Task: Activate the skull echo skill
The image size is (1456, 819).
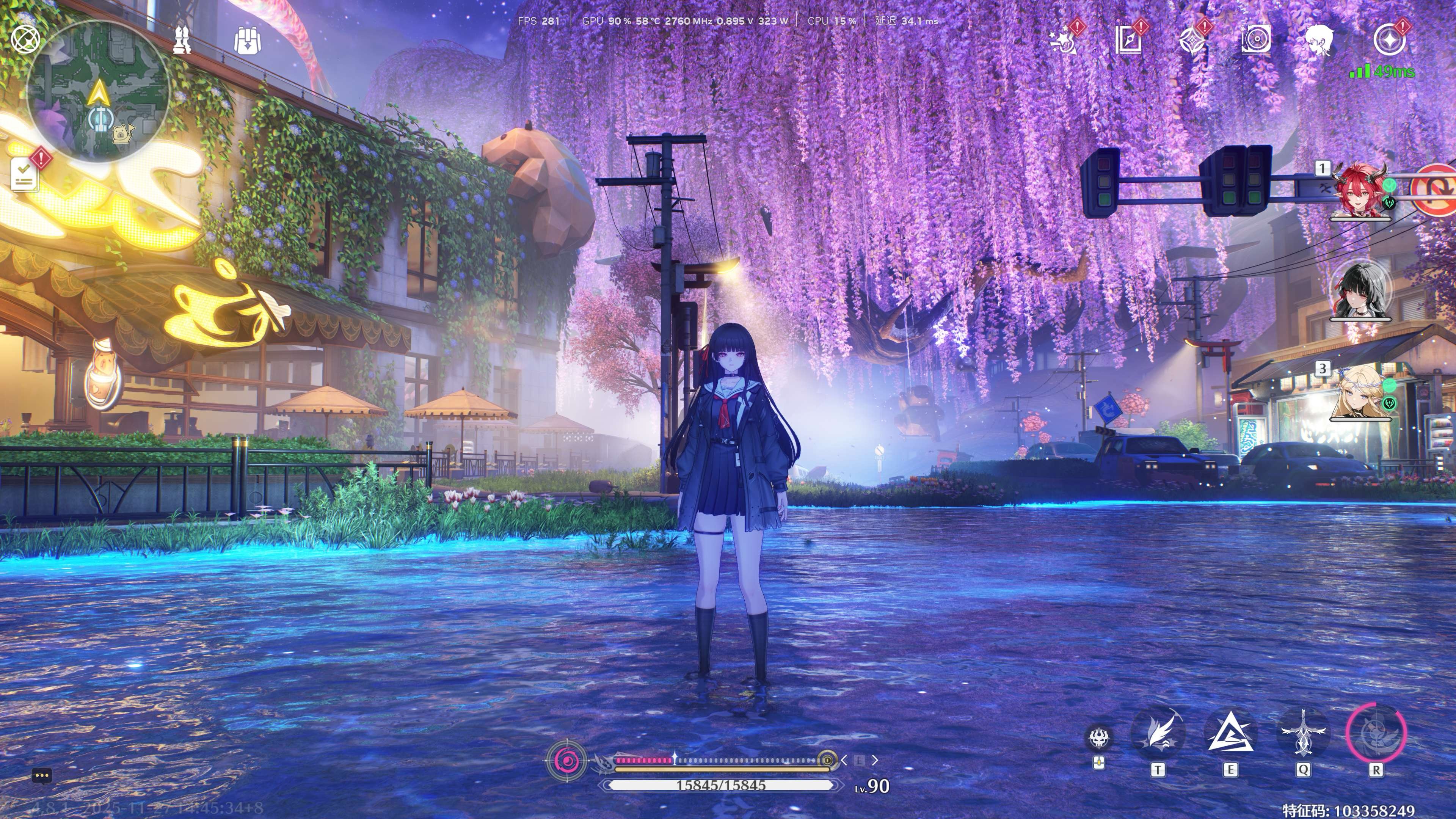Action: (1099, 737)
